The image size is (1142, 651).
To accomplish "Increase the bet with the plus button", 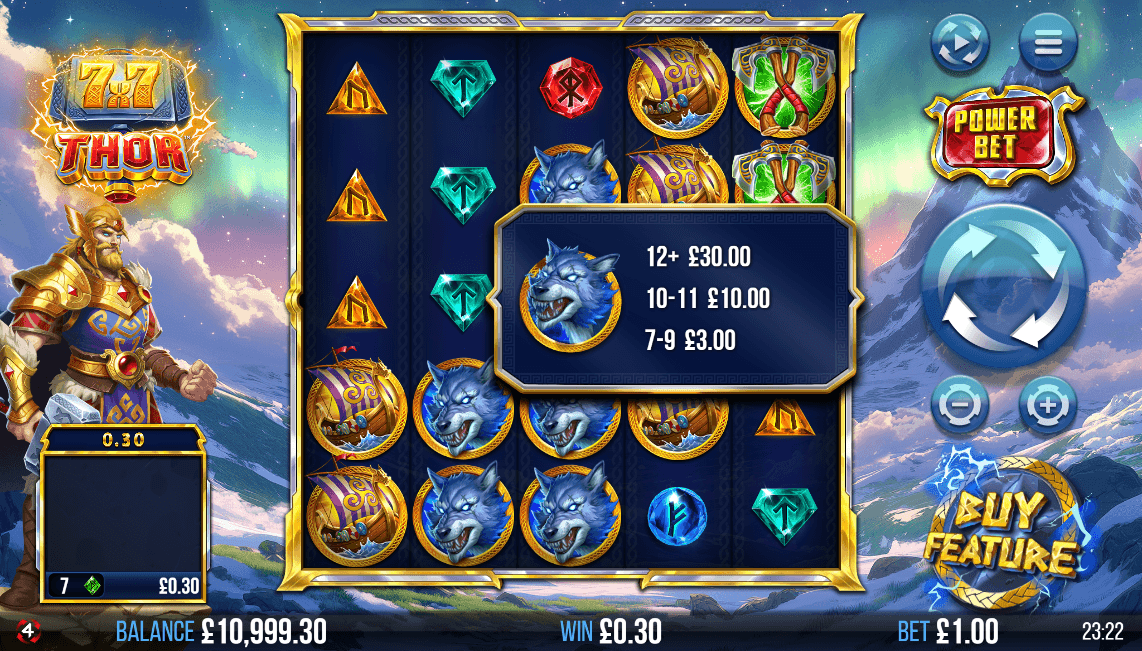I will 1047,406.
